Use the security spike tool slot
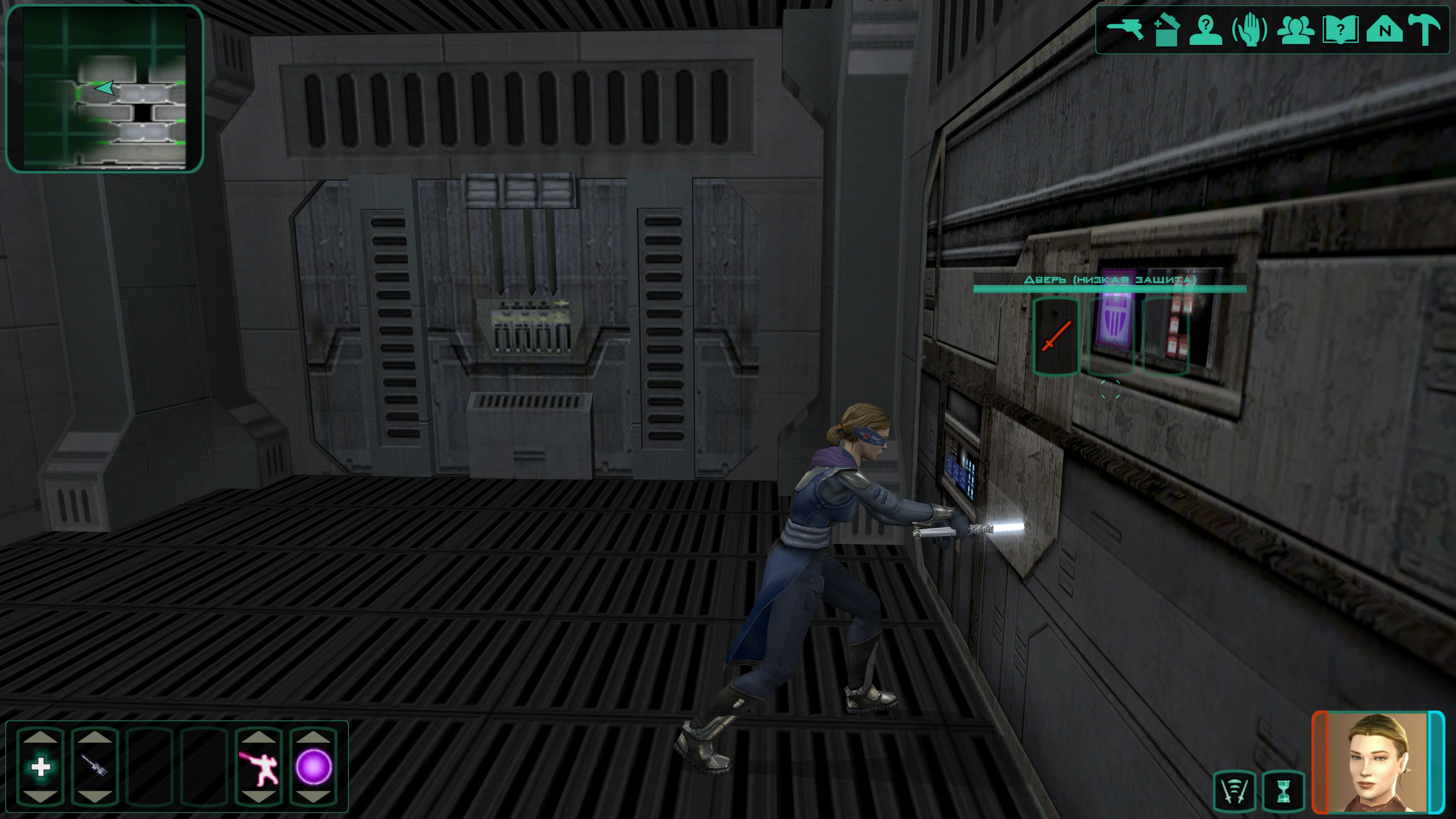This screenshot has height=819, width=1456. pyautogui.click(x=94, y=767)
